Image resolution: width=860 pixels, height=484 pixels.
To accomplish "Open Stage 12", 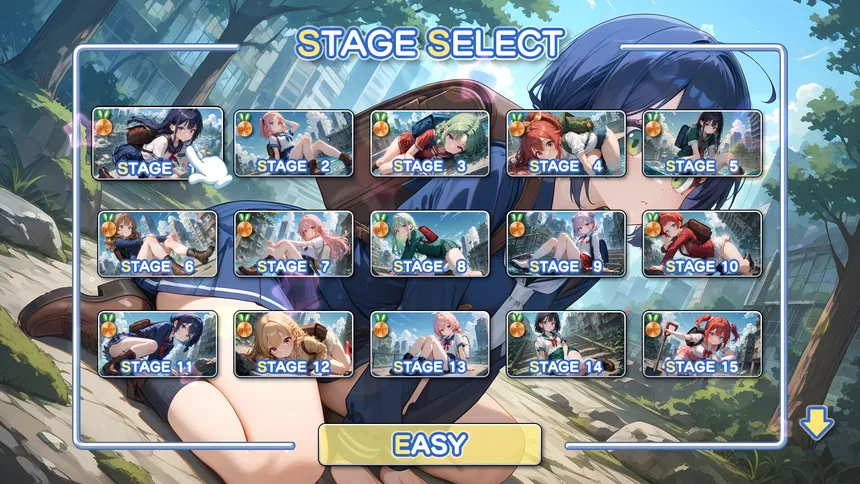I will [x=294, y=344].
